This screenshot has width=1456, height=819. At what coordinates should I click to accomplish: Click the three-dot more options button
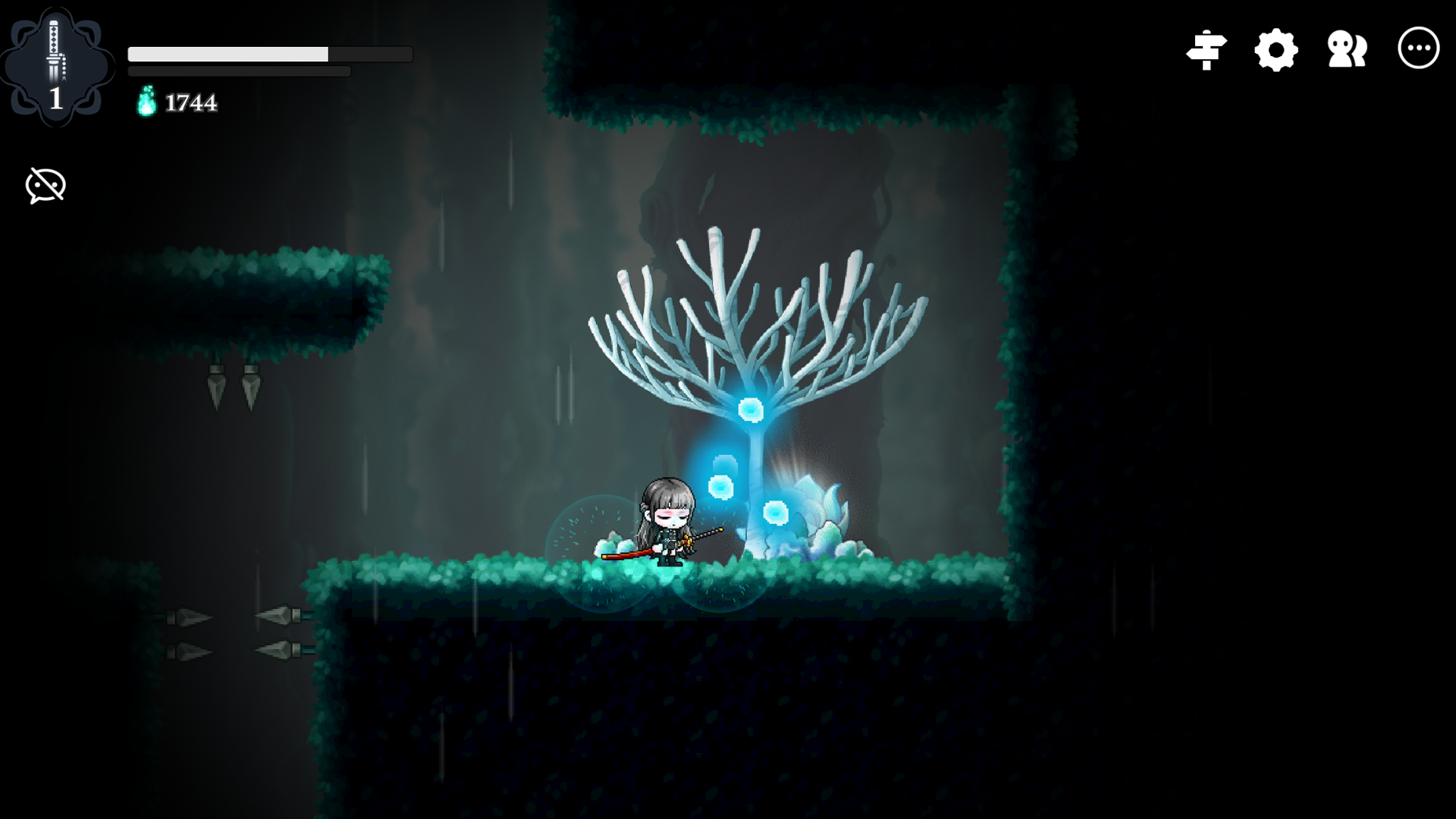click(1418, 49)
